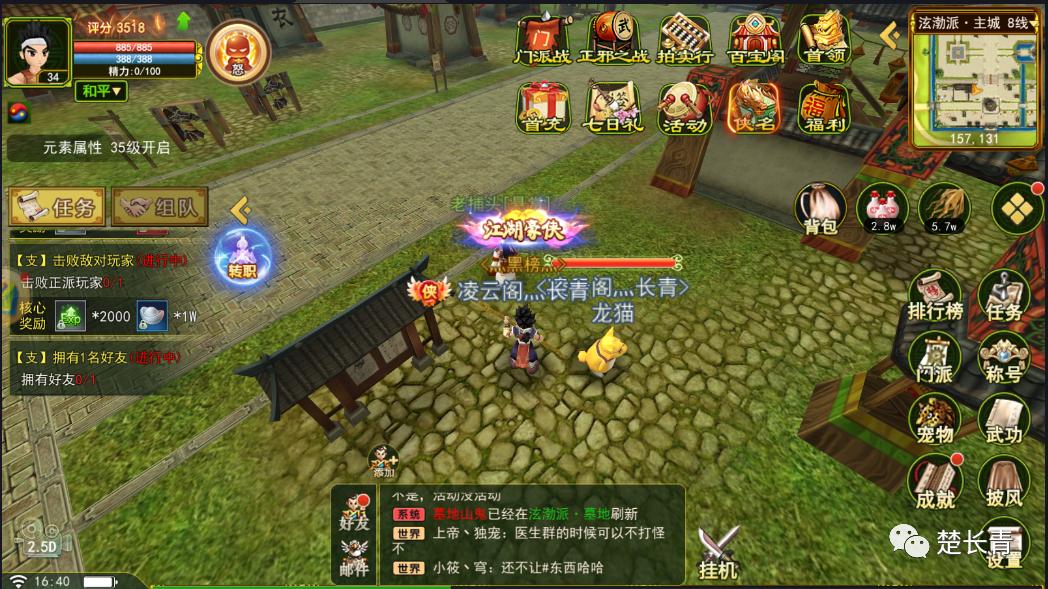Screen dimensions: 1048x589
Task: Switch to the 组队 team tab
Action: (x=160, y=208)
